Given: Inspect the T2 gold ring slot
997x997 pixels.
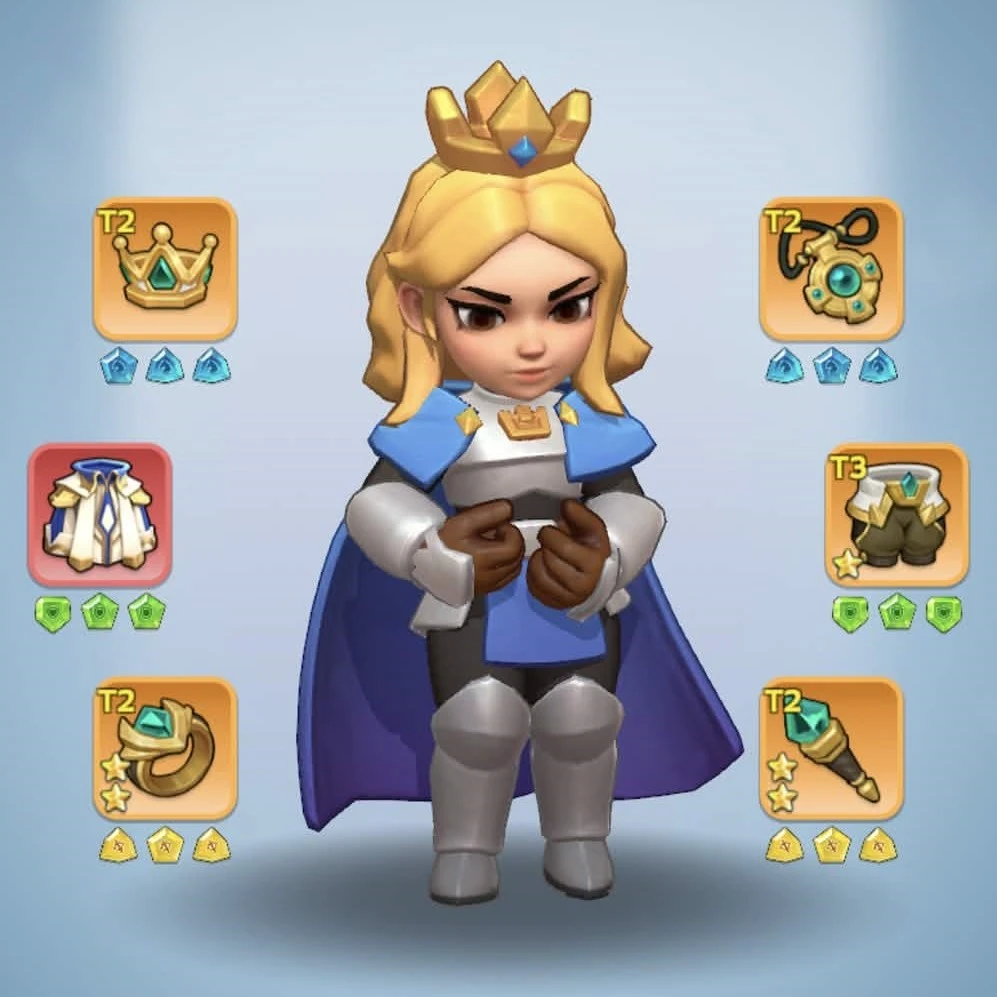Looking at the screenshot, I should click(165, 748).
